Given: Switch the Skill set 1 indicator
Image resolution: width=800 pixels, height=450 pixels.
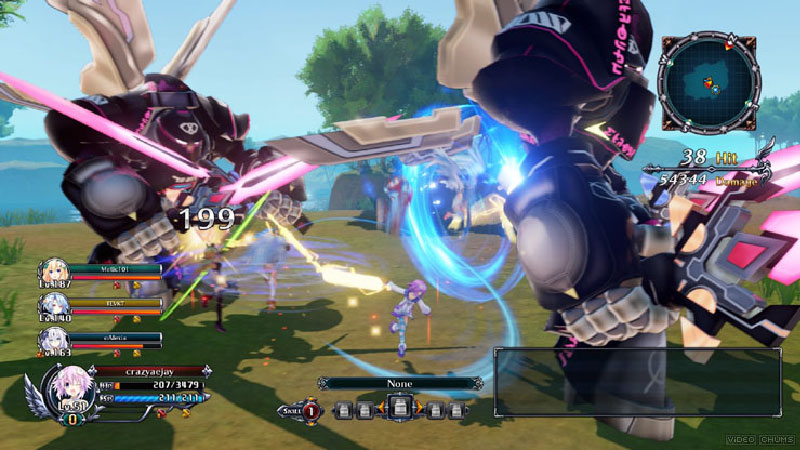Looking at the screenshot, I should coord(311,410).
